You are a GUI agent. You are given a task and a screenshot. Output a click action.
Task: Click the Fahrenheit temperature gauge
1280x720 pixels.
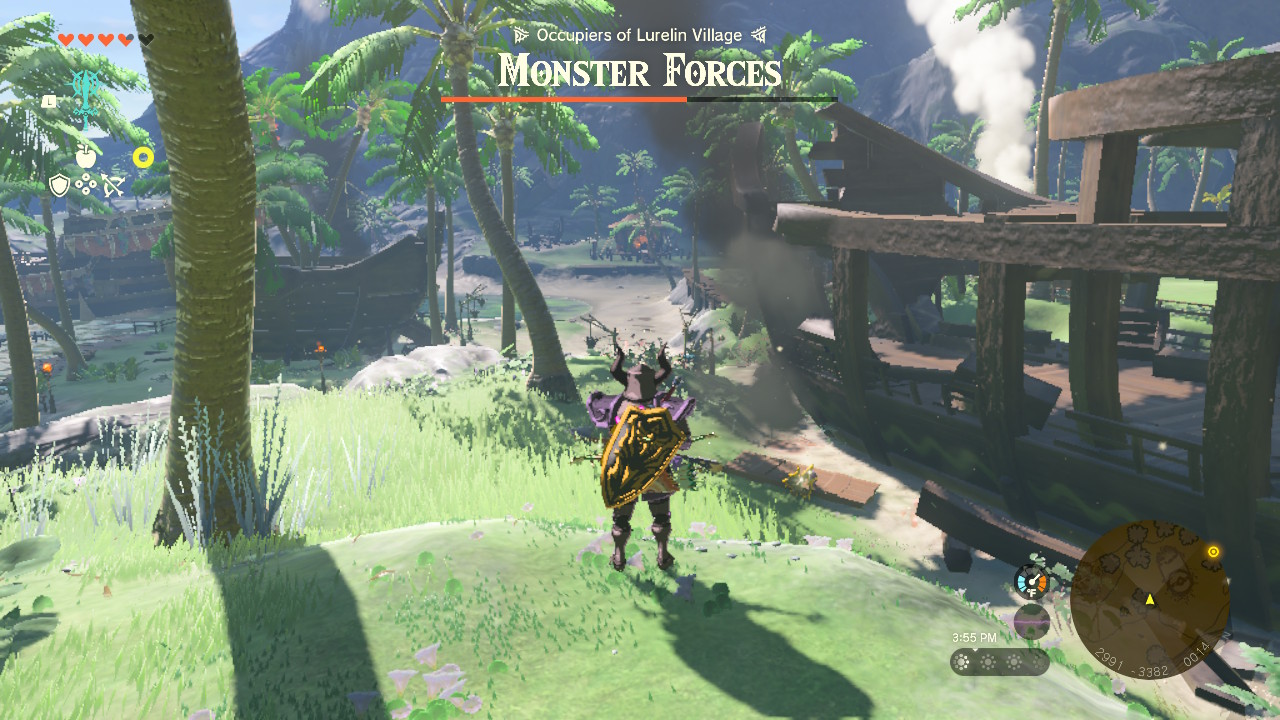1032,581
